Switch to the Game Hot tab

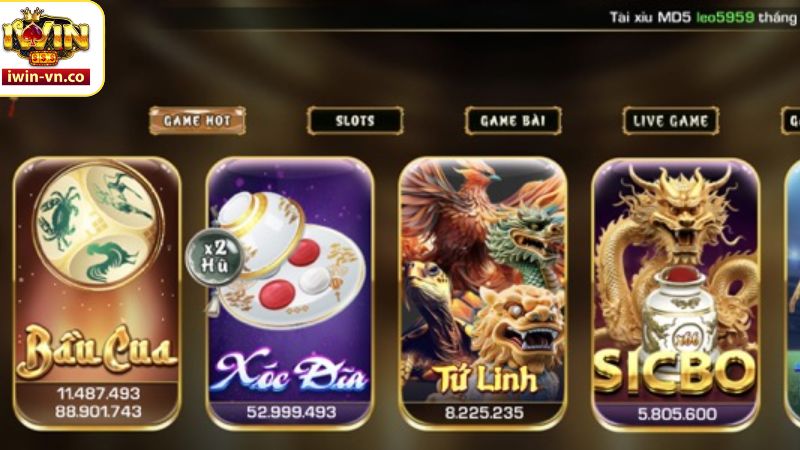click(x=197, y=121)
